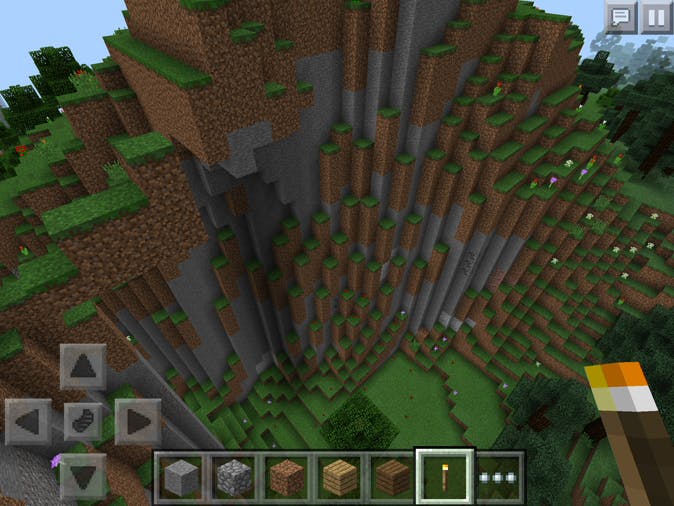Select the cobblestone block slot
The height and width of the screenshot is (506, 674).
point(234,476)
